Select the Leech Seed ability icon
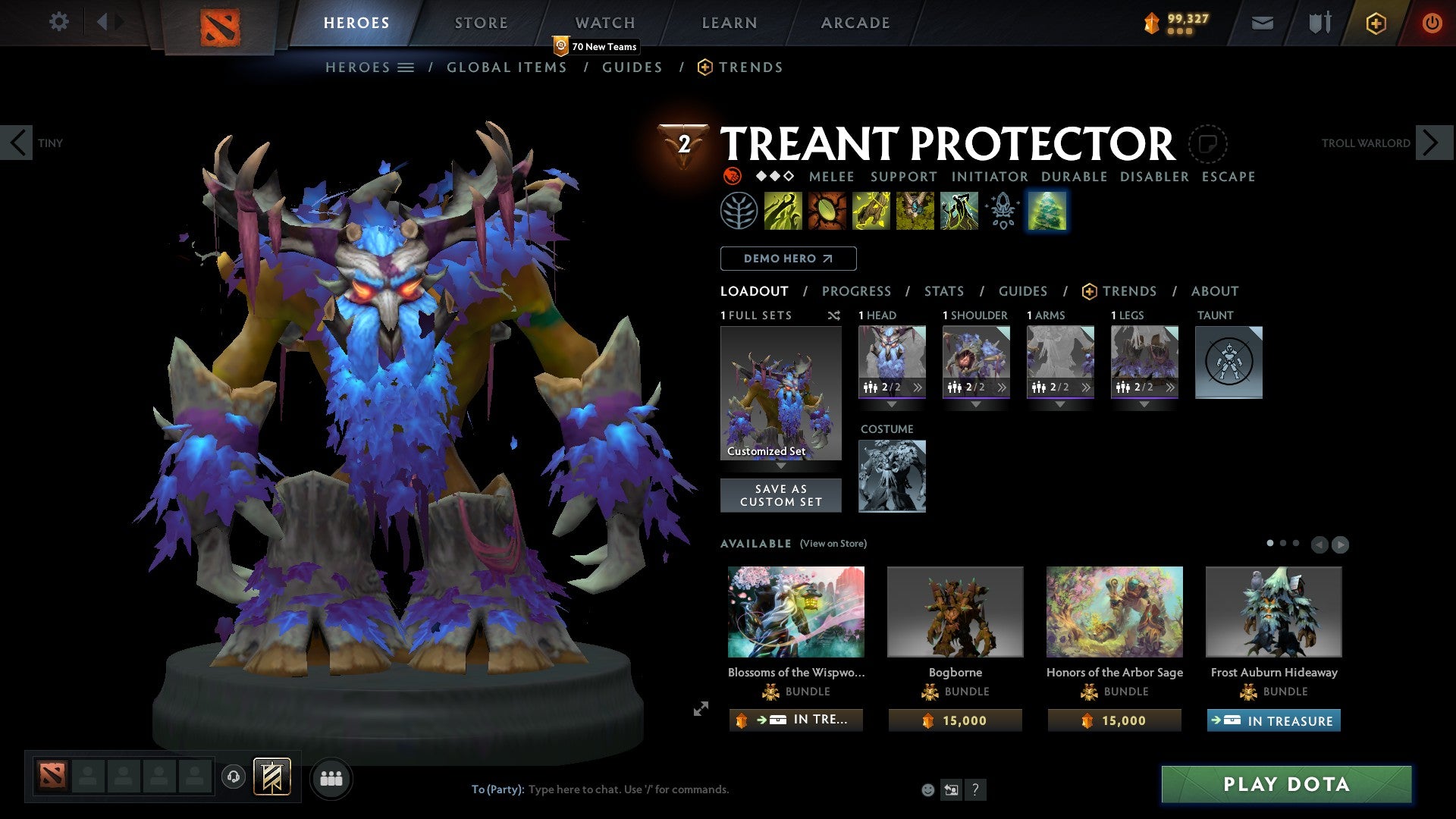The height and width of the screenshot is (819, 1456). pos(827,211)
